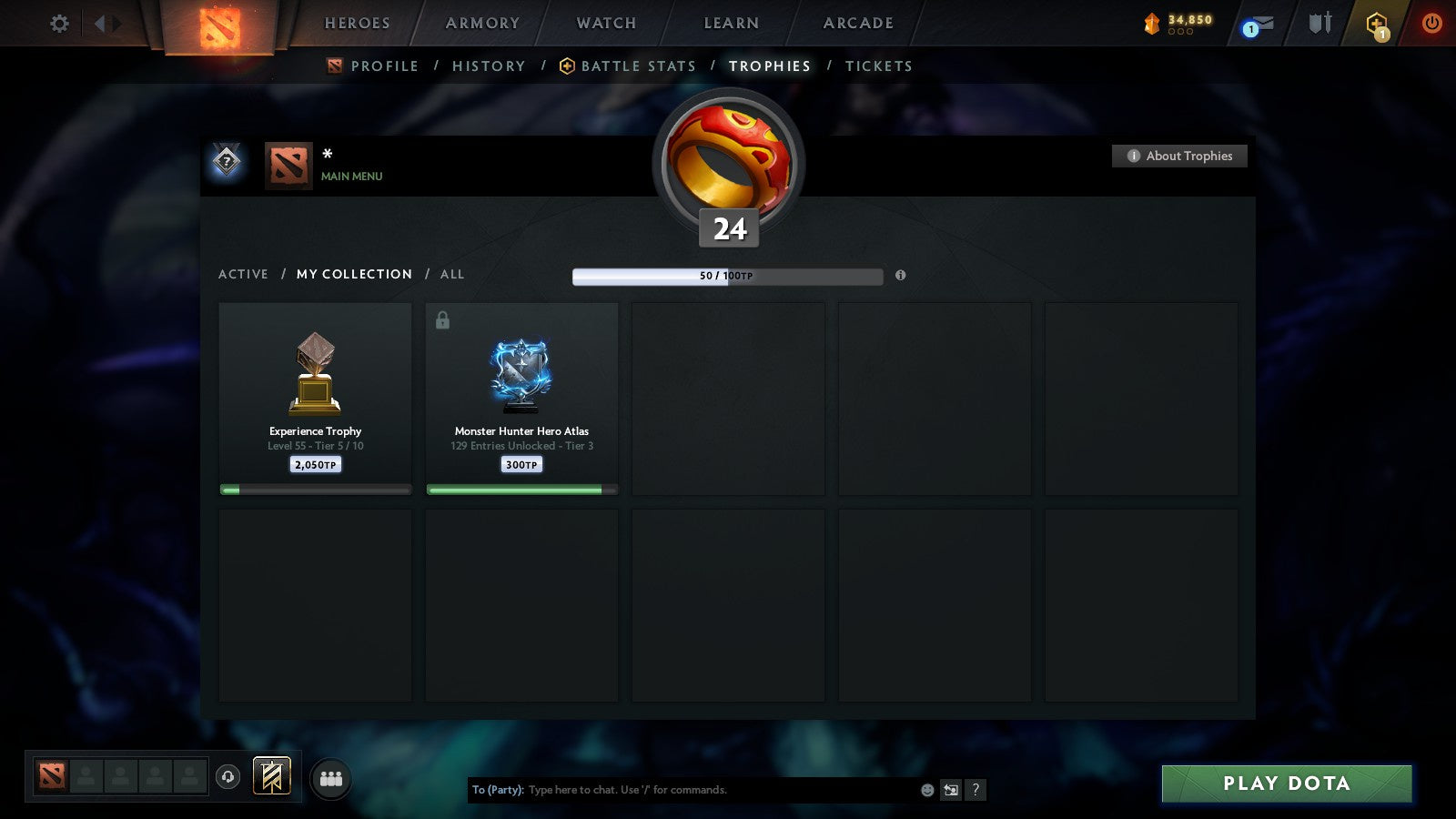The height and width of the screenshot is (819, 1456).
Task: Click the emoticon smiley icon in chat bar
Action: (925, 790)
